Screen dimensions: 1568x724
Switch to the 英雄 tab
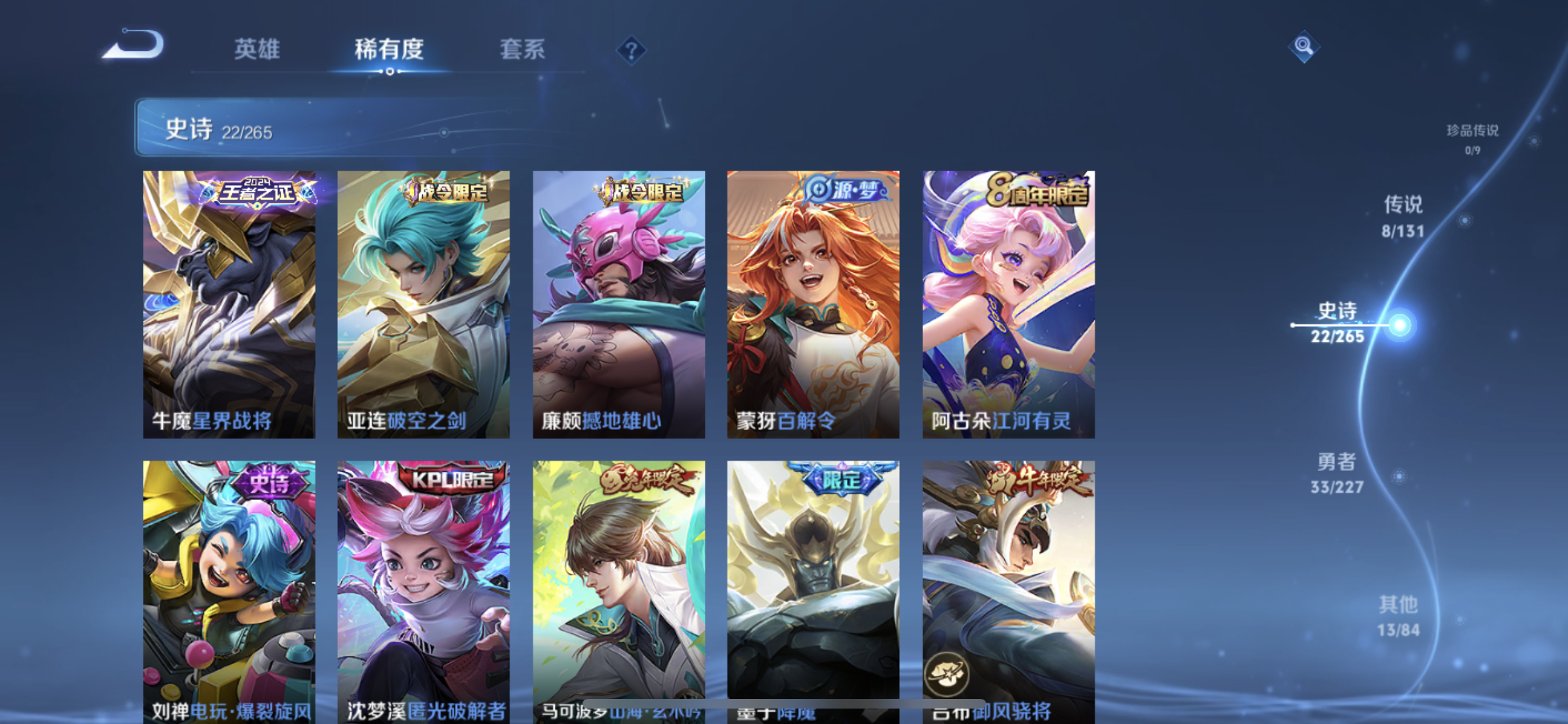click(x=256, y=49)
